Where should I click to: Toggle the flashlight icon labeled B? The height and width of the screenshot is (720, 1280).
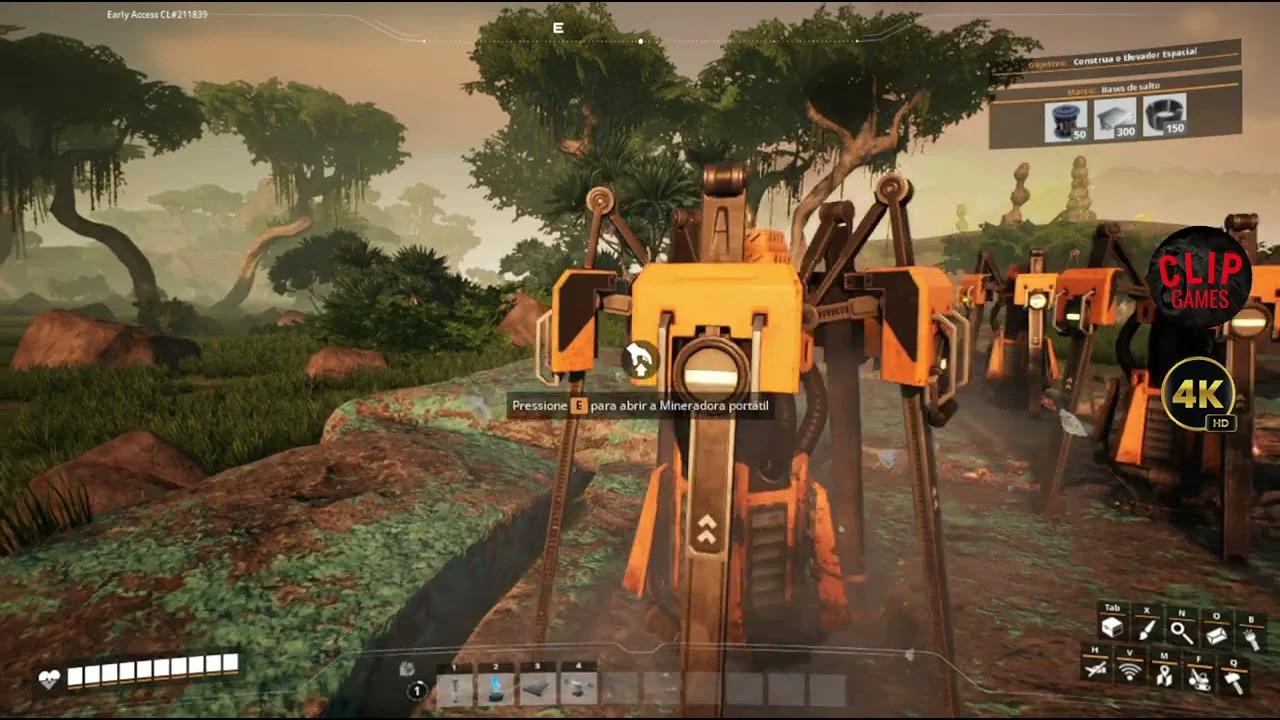[x=1251, y=638]
